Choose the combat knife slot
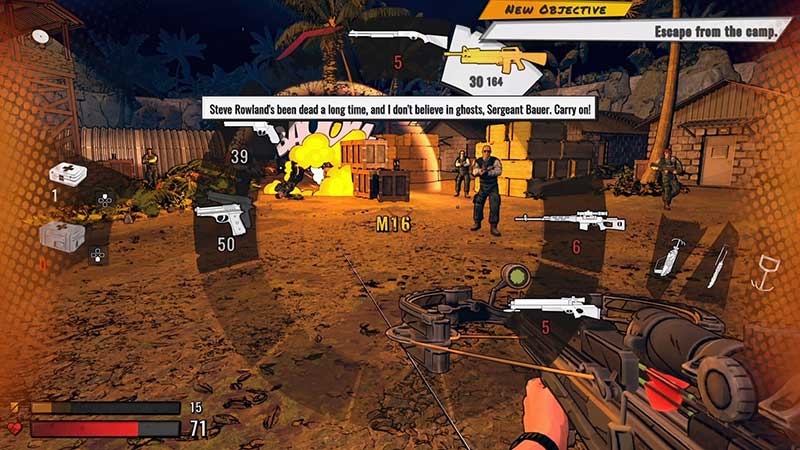The image size is (800, 450). [x=717, y=266]
